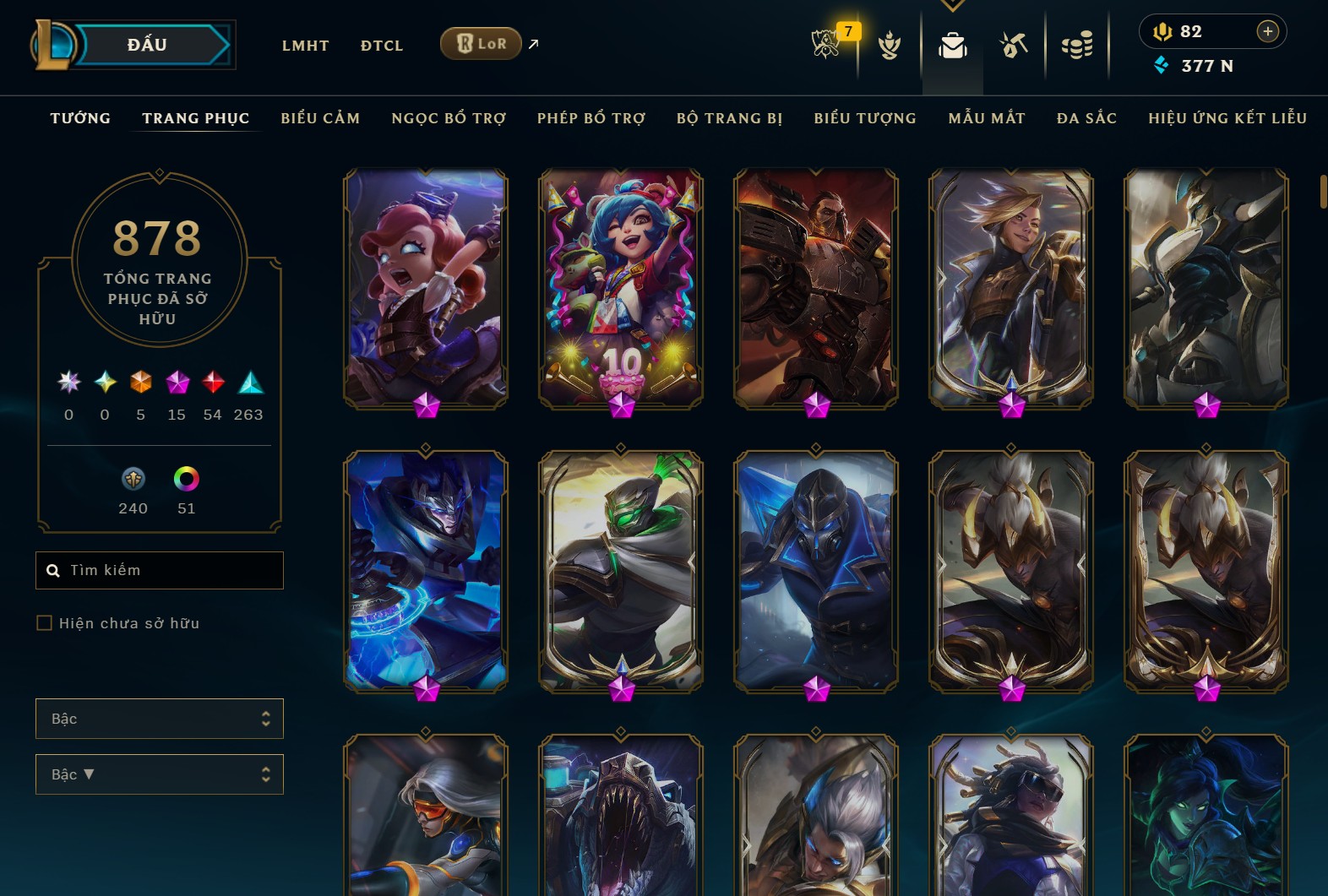Open the MẪU MẮT tab
Viewport: 1328px width, 896px height.
[986, 118]
